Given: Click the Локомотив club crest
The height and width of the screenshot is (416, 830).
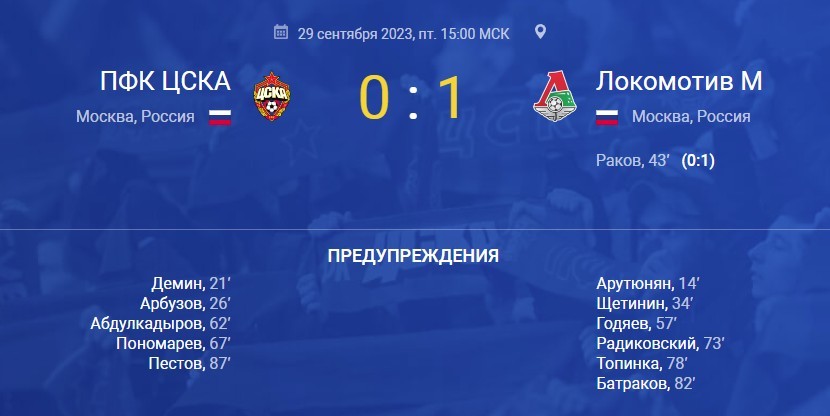Looking at the screenshot, I should 555,97.
